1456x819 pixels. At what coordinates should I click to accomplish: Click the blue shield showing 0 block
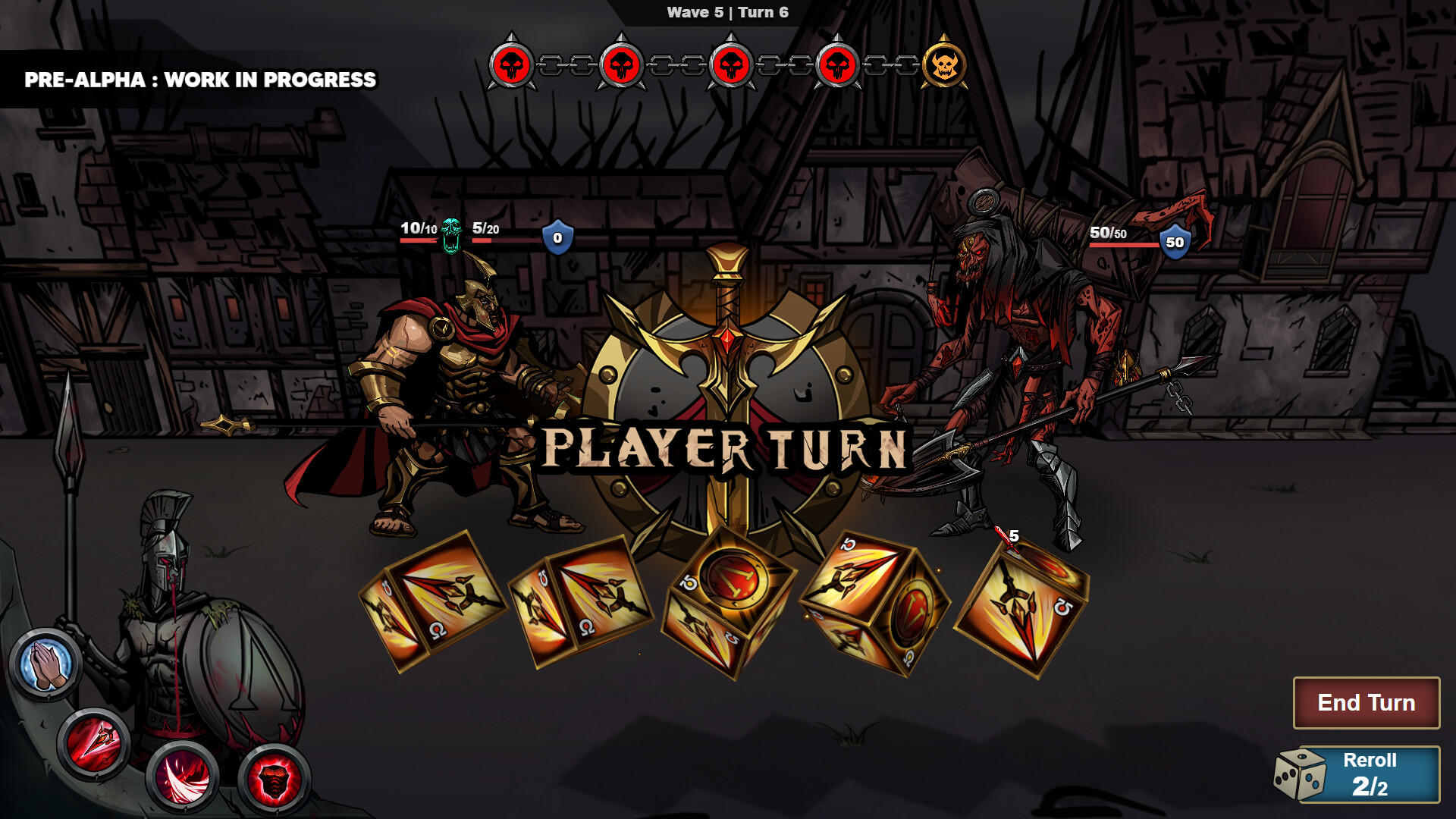(x=556, y=237)
